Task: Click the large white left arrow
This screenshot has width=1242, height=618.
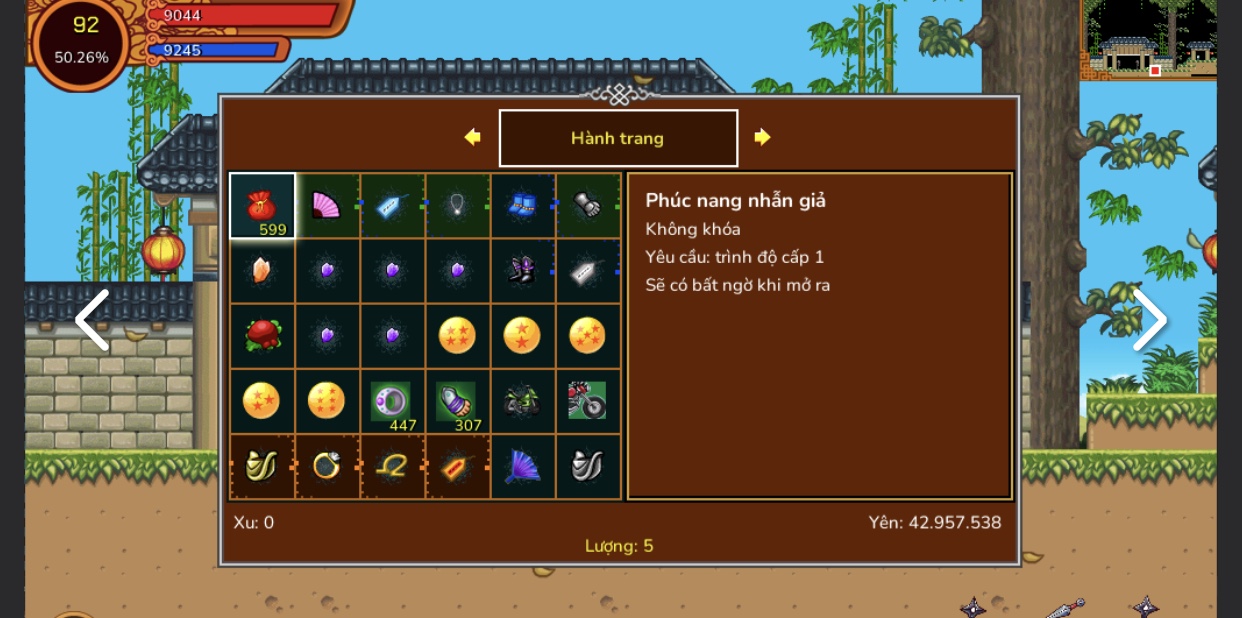Action: coord(92,320)
